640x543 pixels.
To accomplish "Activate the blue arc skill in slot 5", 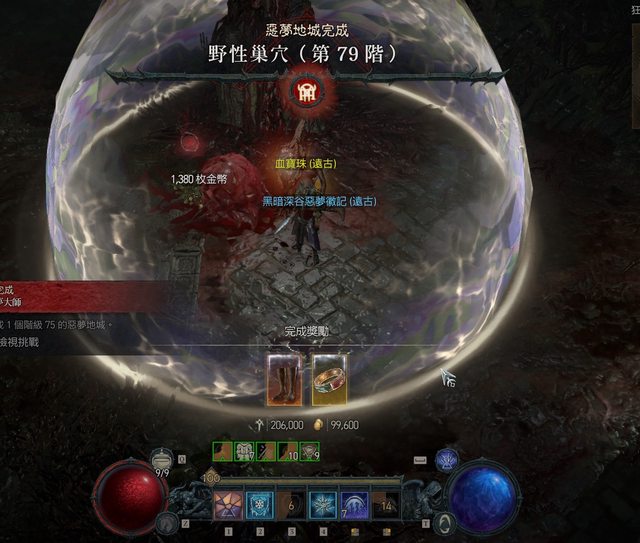I will [x=354, y=505].
